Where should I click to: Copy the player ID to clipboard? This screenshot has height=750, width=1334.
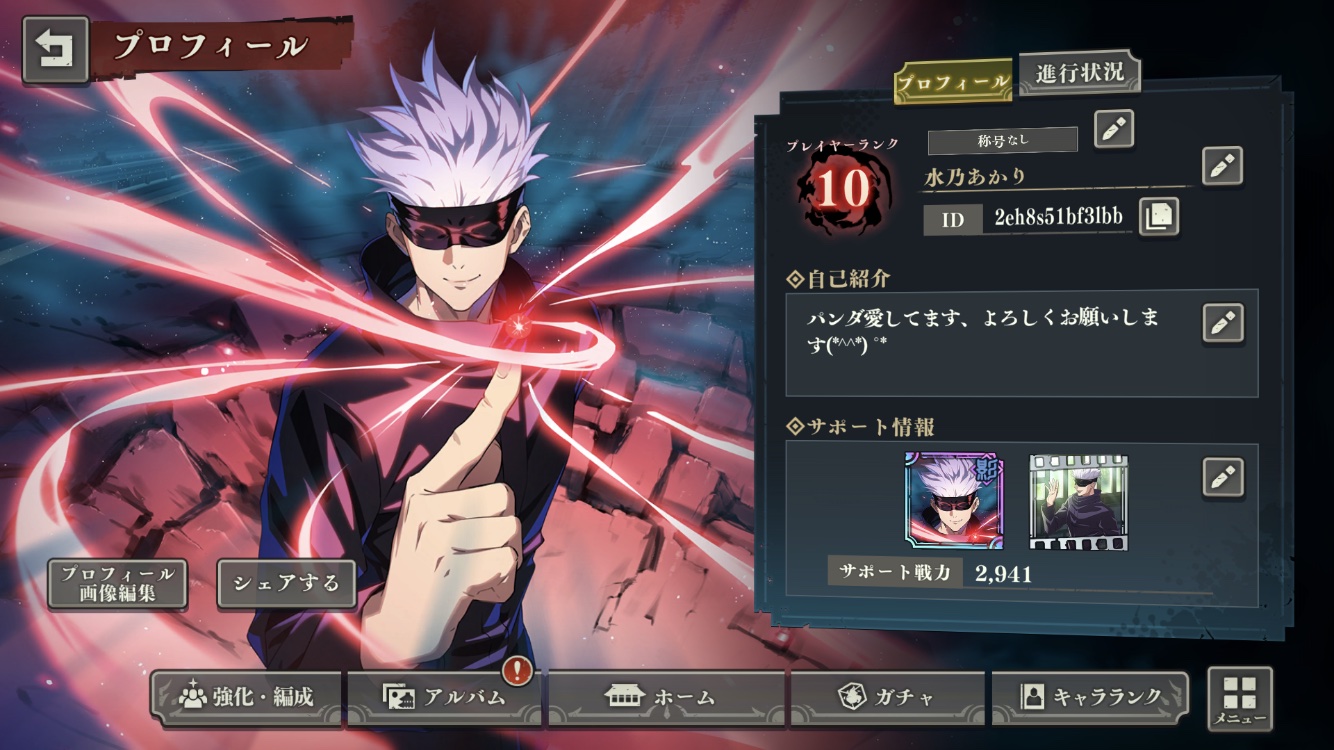[1158, 217]
